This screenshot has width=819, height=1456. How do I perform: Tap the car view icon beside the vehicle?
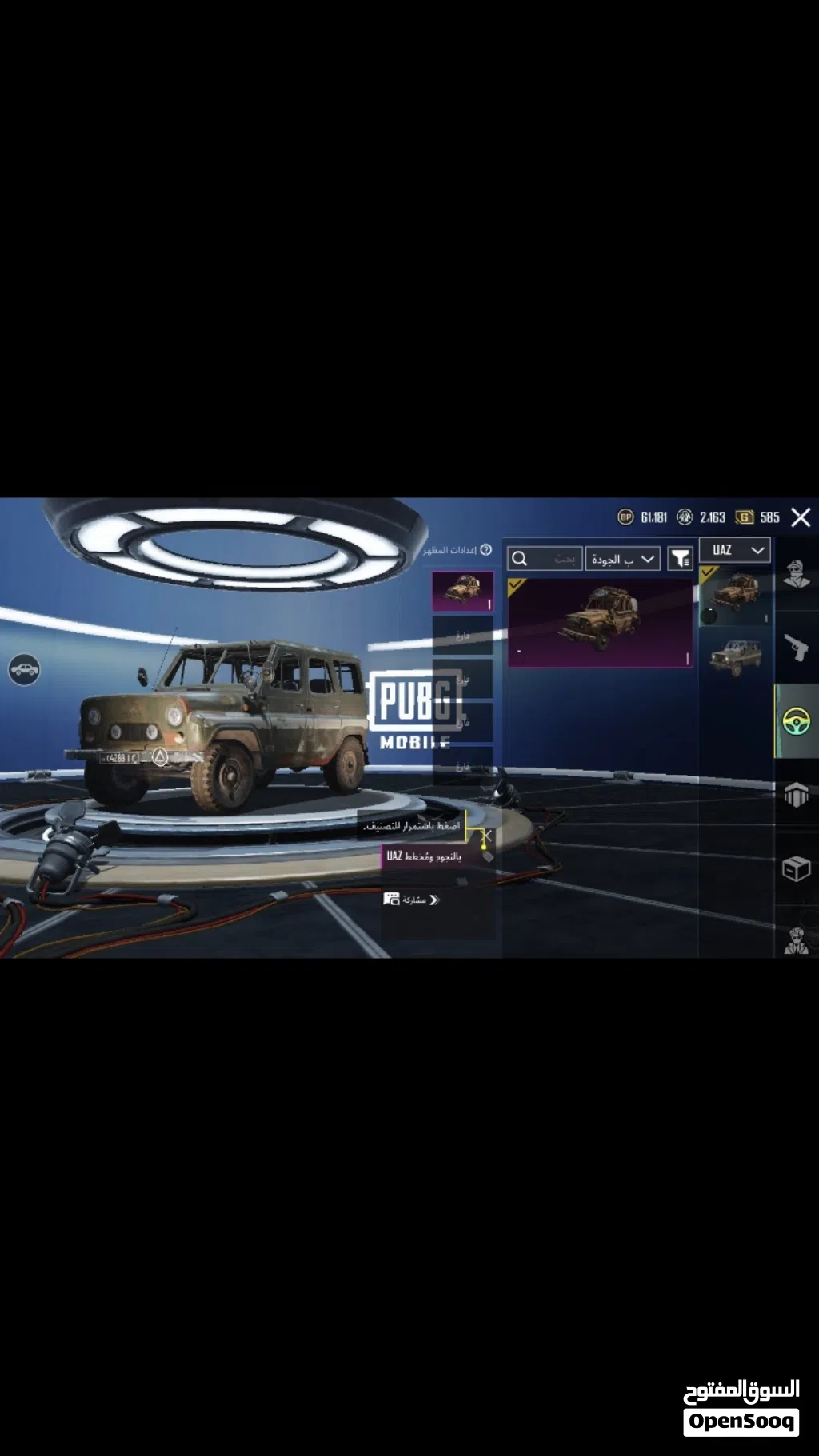pyautogui.click(x=24, y=669)
